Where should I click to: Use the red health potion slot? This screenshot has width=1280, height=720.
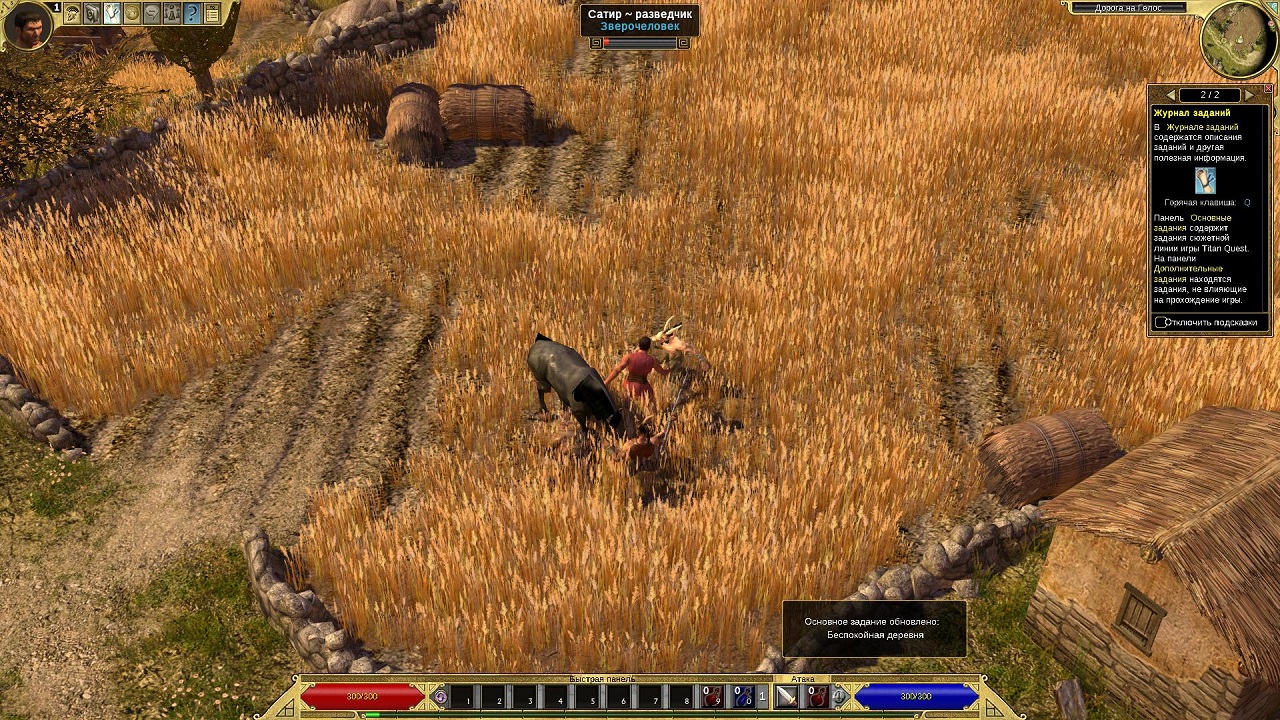click(x=712, y=697)
